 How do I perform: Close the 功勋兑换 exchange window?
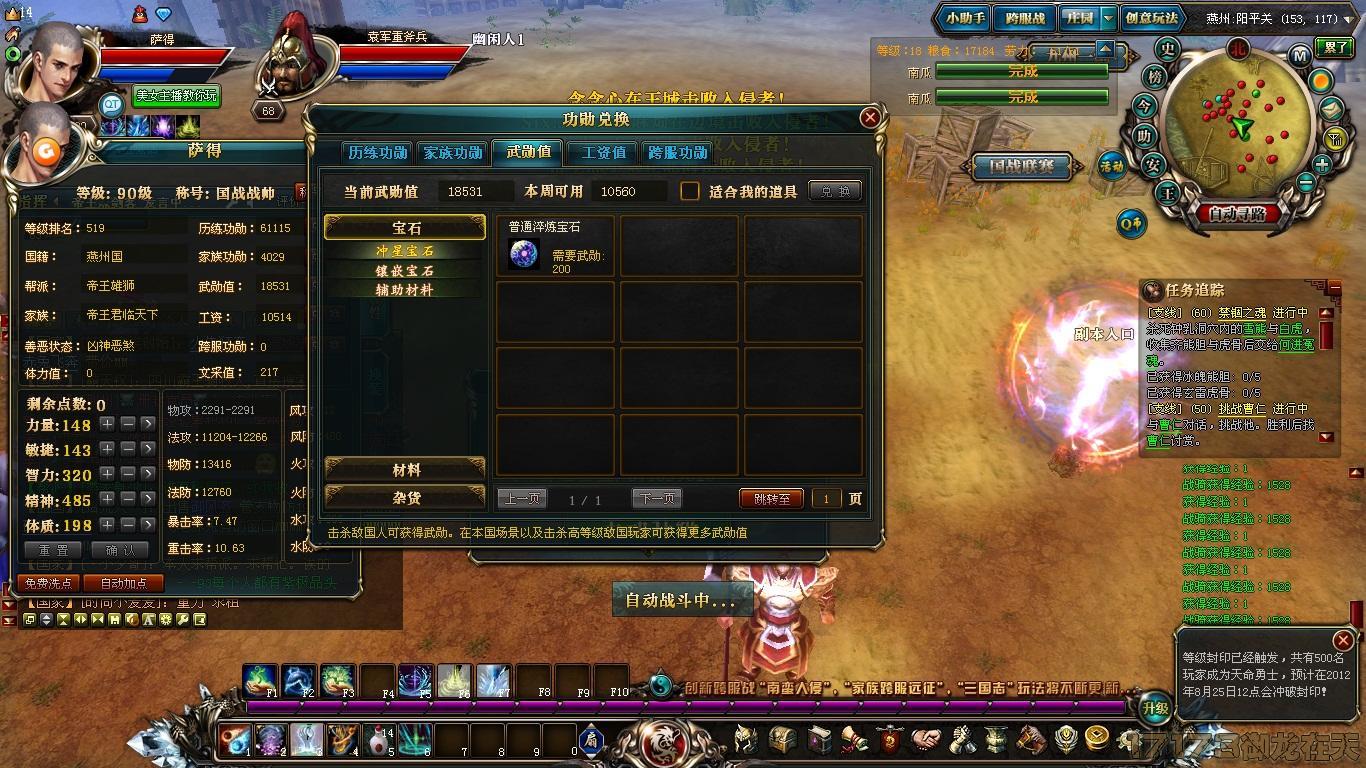[x=870, y=118]
